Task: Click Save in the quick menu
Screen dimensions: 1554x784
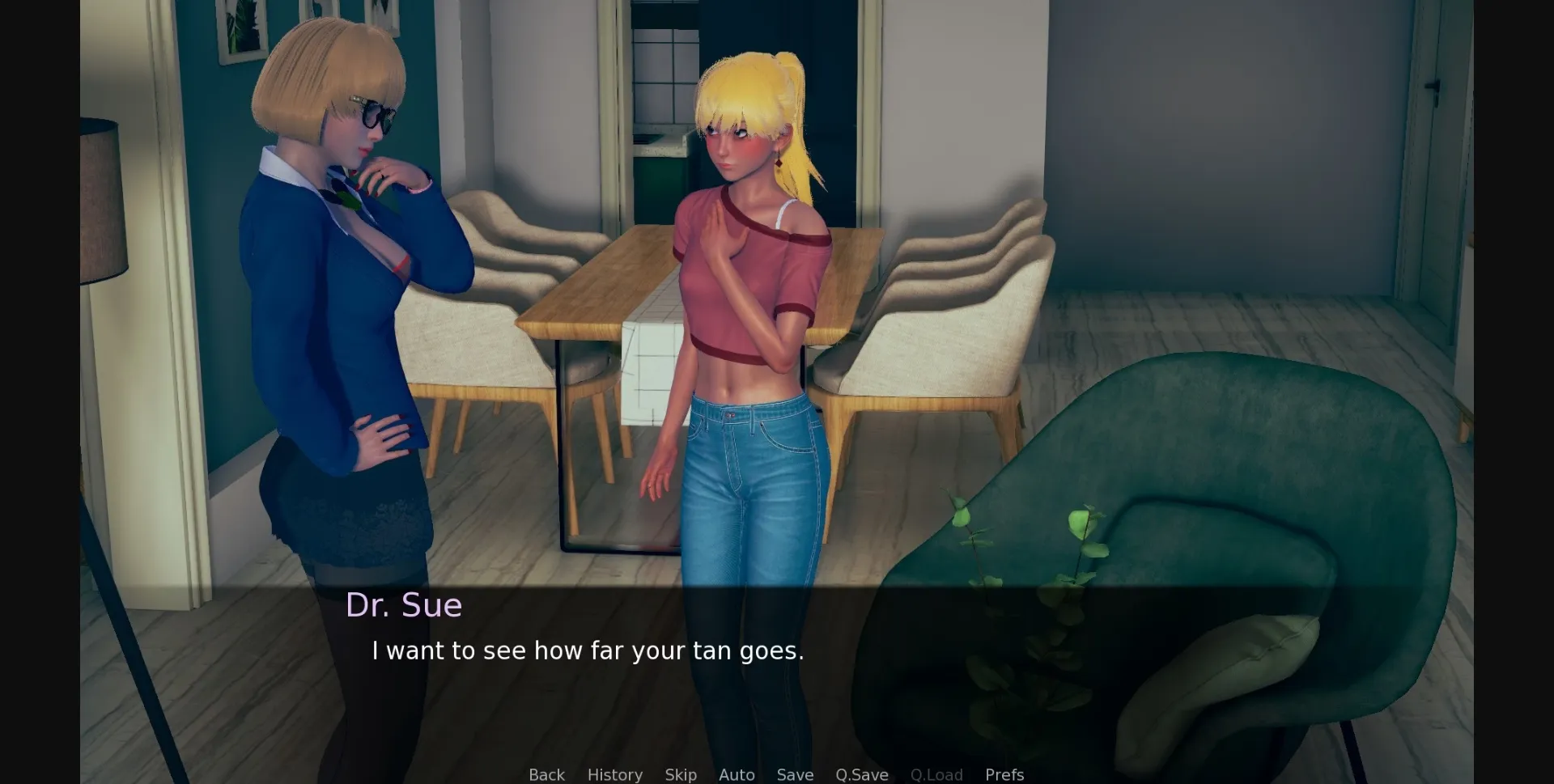Action: [794, 774]
